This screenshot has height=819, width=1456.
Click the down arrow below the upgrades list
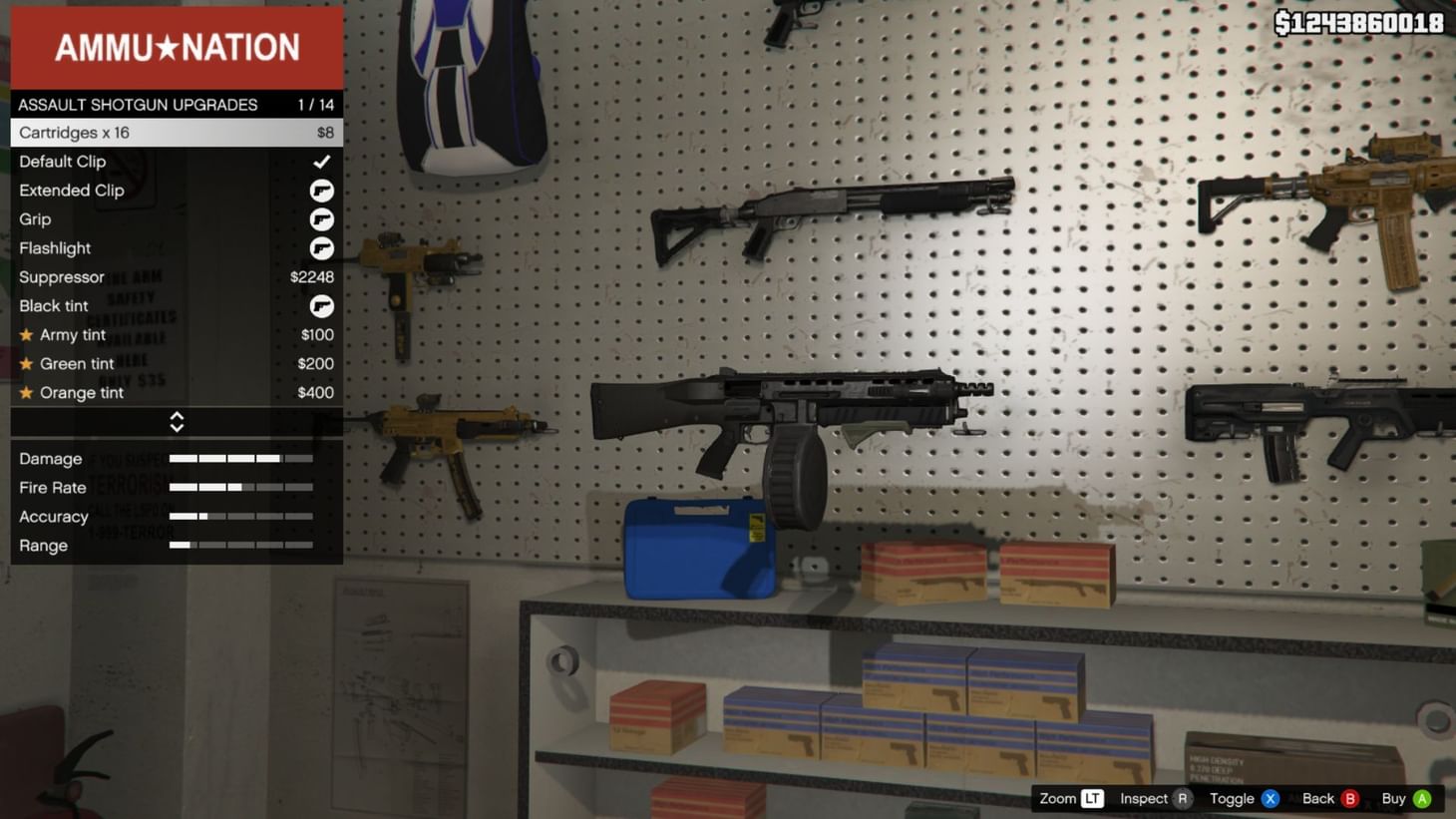click(x=177, y=427)
